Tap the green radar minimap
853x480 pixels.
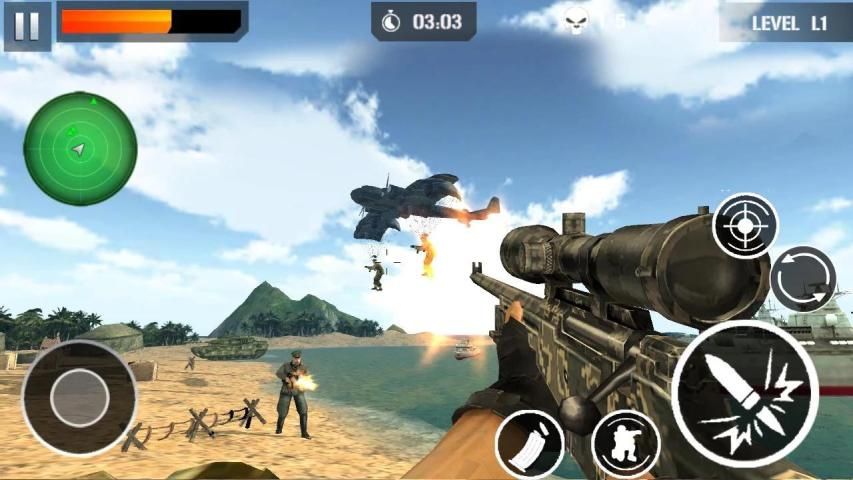[x=80, y=148]
